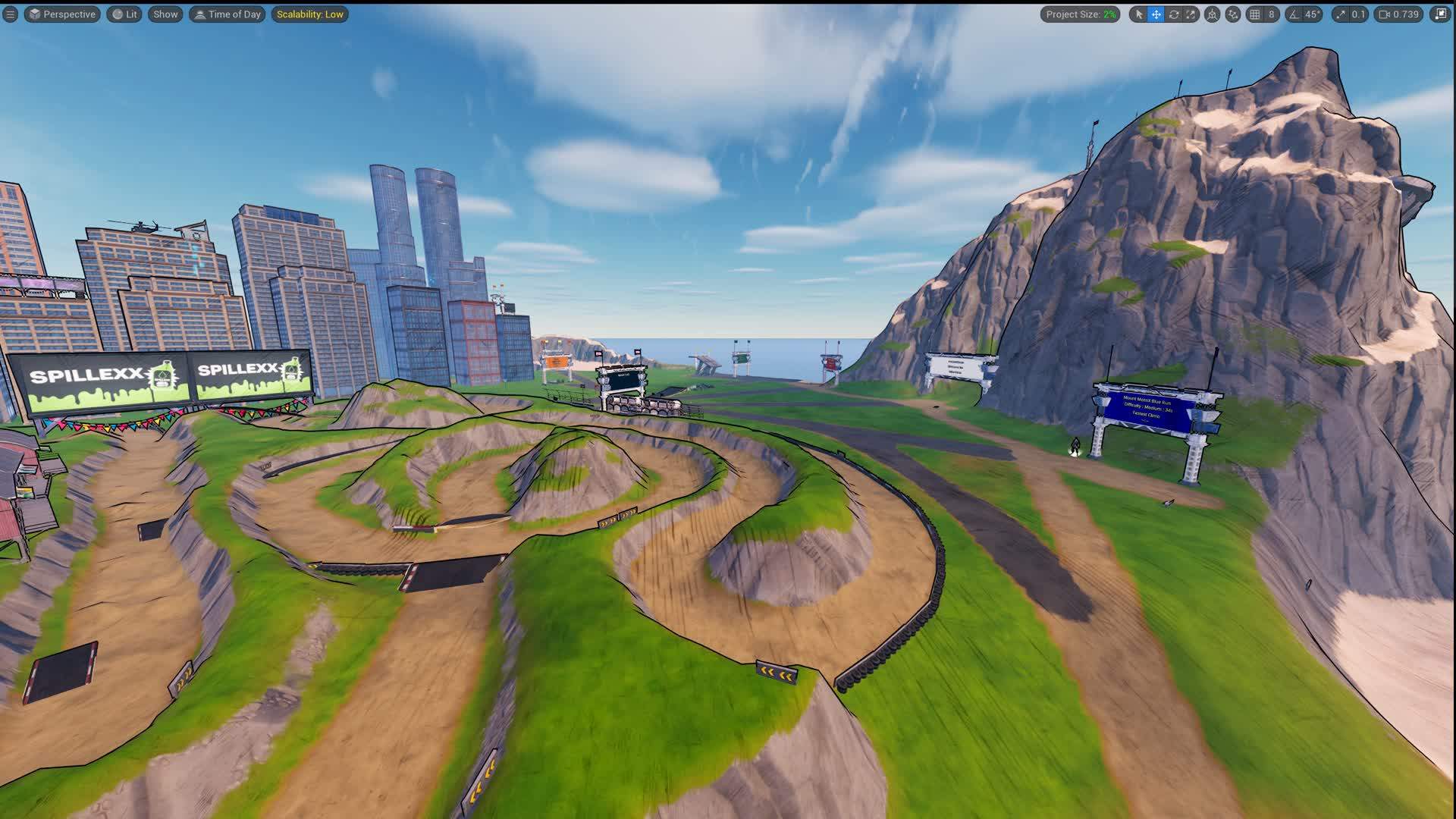Expand the Scalability: Low settings
Viewport: 1456px width, 819px height.
point(310,14)
